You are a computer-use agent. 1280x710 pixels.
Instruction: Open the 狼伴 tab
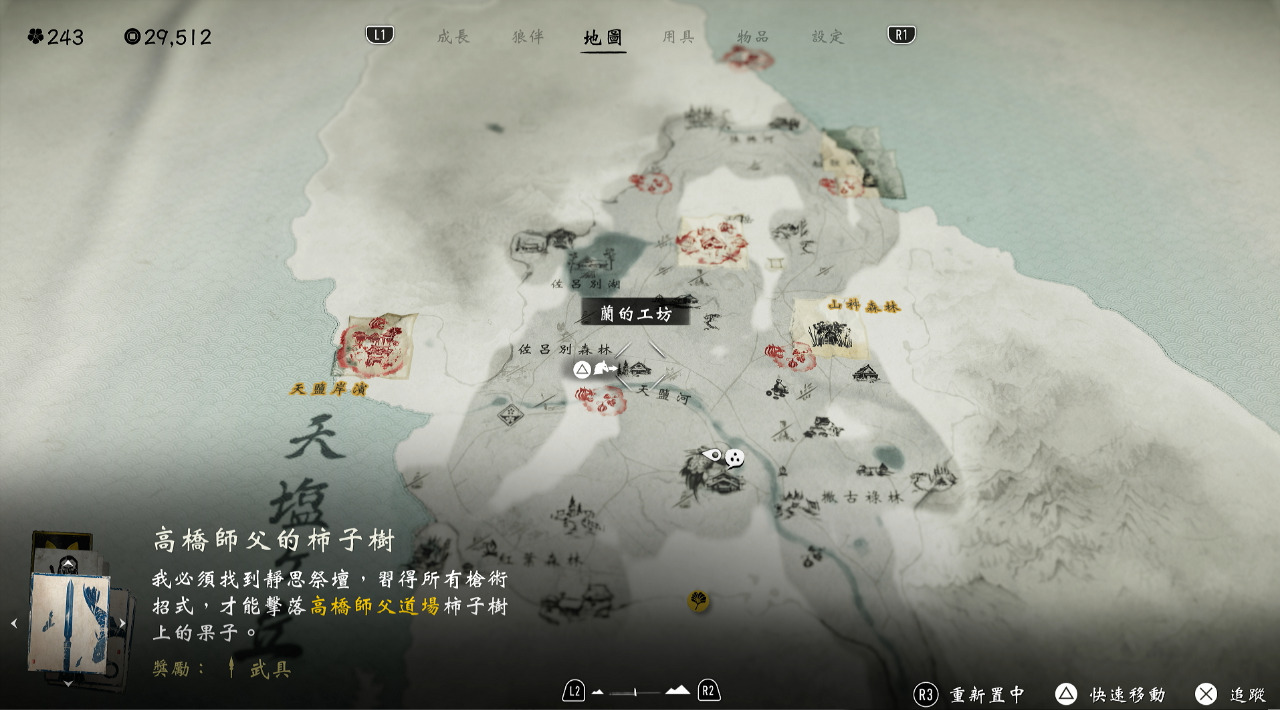[528, 37]
